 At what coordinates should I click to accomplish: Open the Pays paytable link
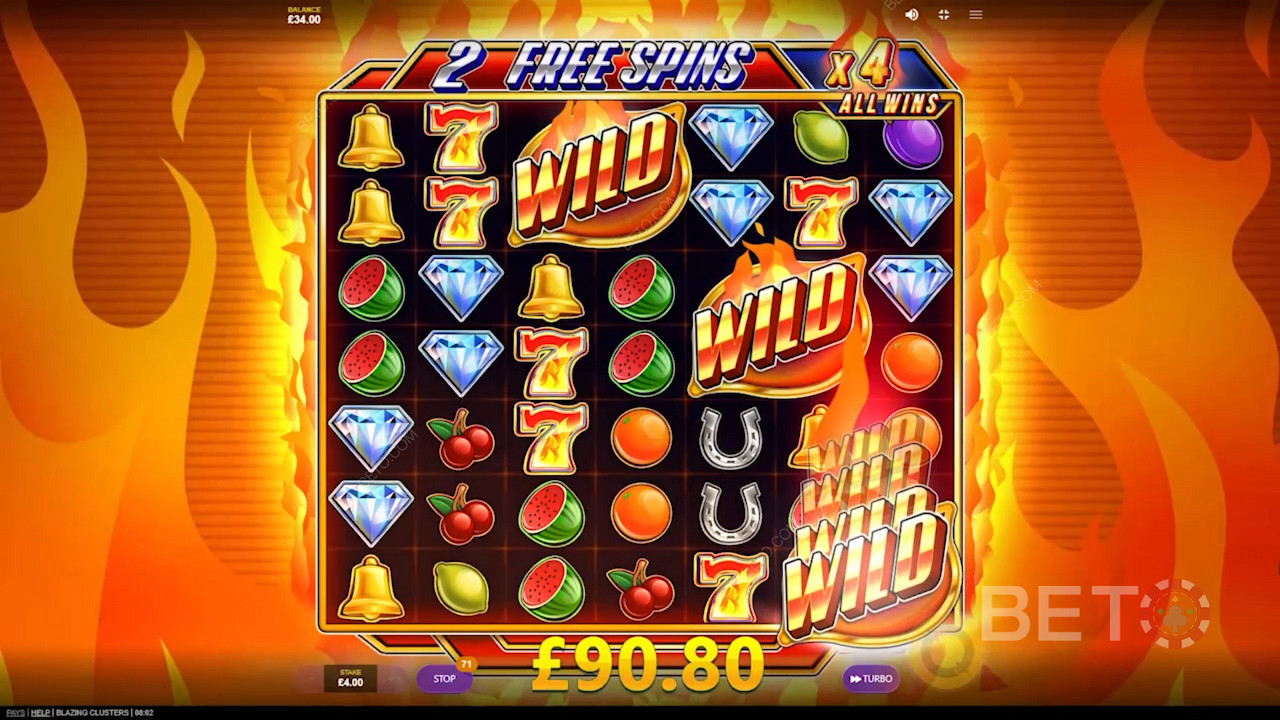point(13,713)
